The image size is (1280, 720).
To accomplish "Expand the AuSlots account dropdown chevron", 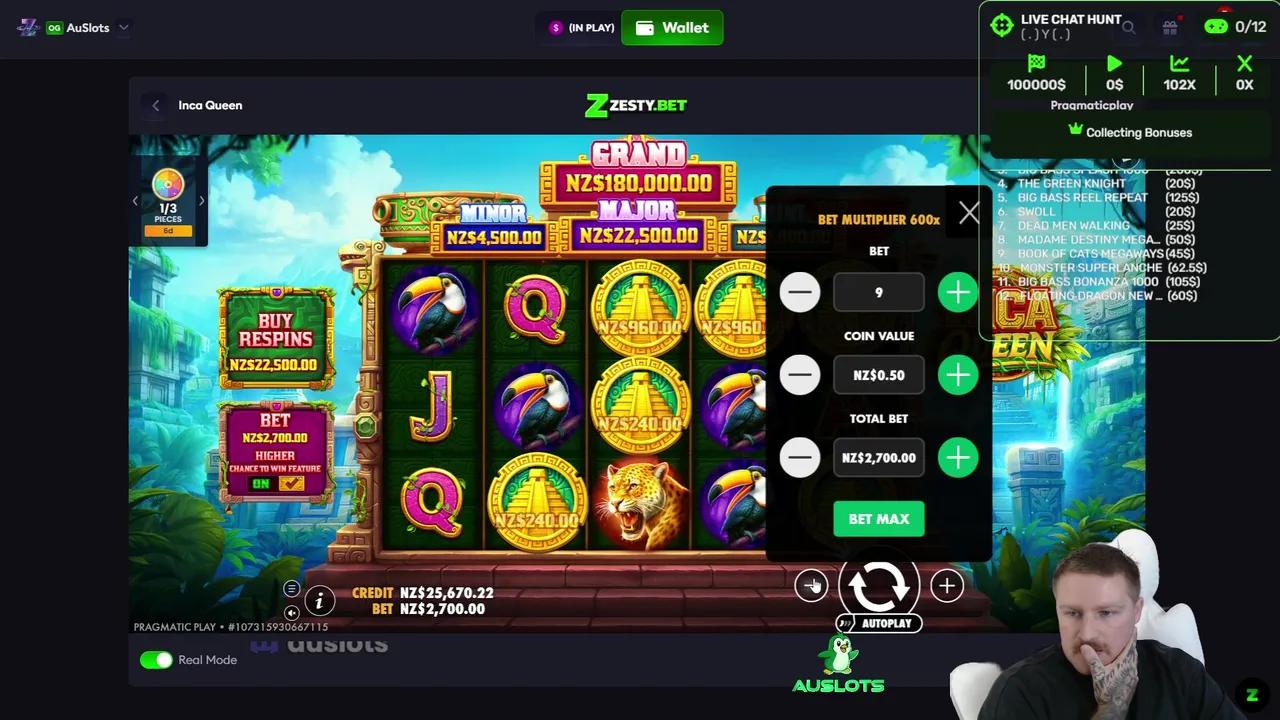I will tap(123, 27).
